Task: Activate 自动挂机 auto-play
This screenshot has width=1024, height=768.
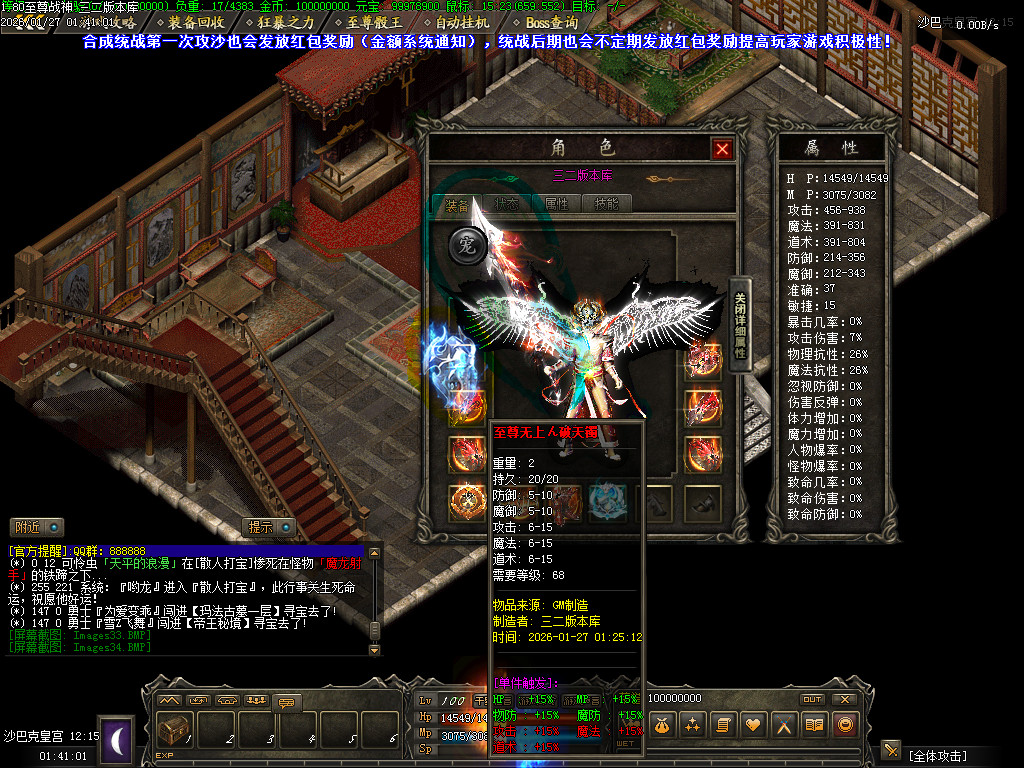Action: [x=462, y=22]
